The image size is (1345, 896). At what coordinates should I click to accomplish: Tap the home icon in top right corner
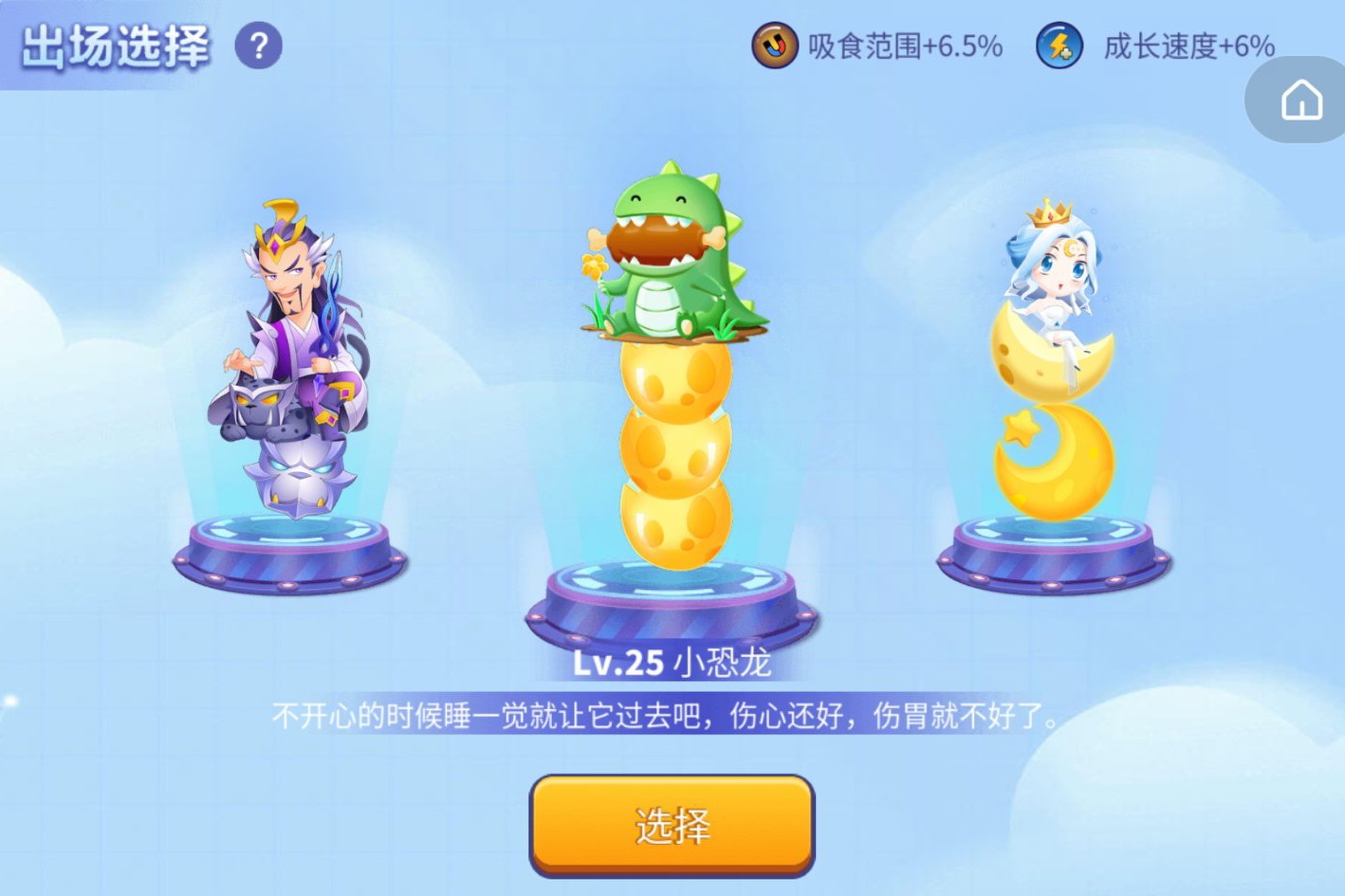(1303, 100)
